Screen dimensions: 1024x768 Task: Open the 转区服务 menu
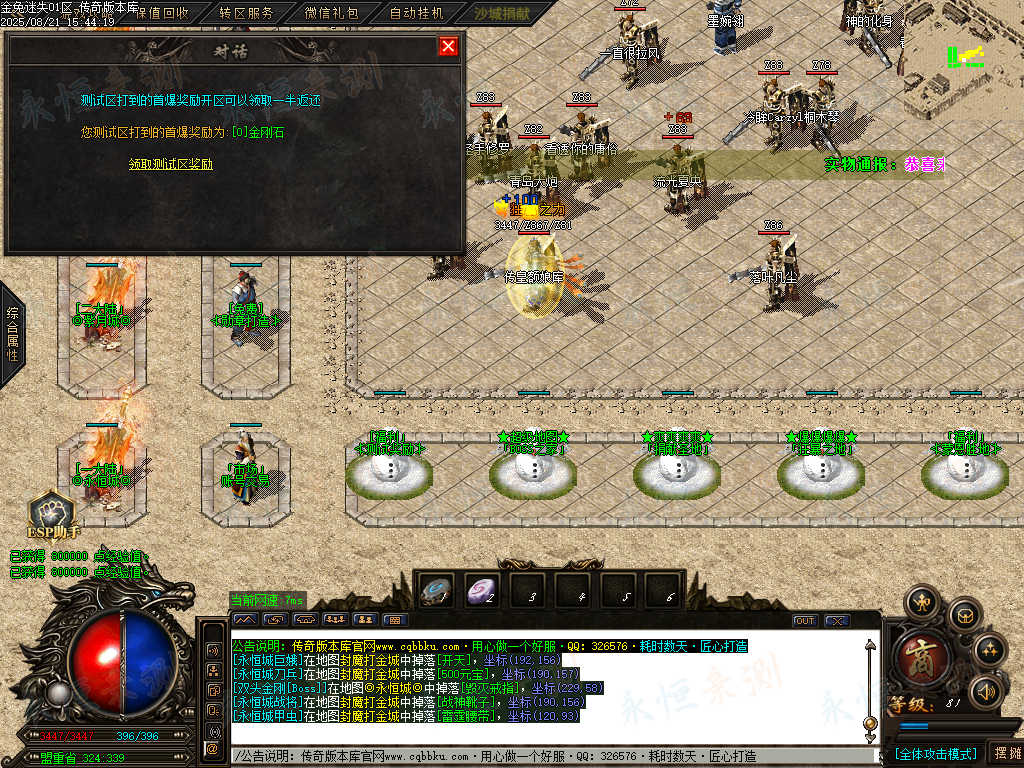(246, 14)
